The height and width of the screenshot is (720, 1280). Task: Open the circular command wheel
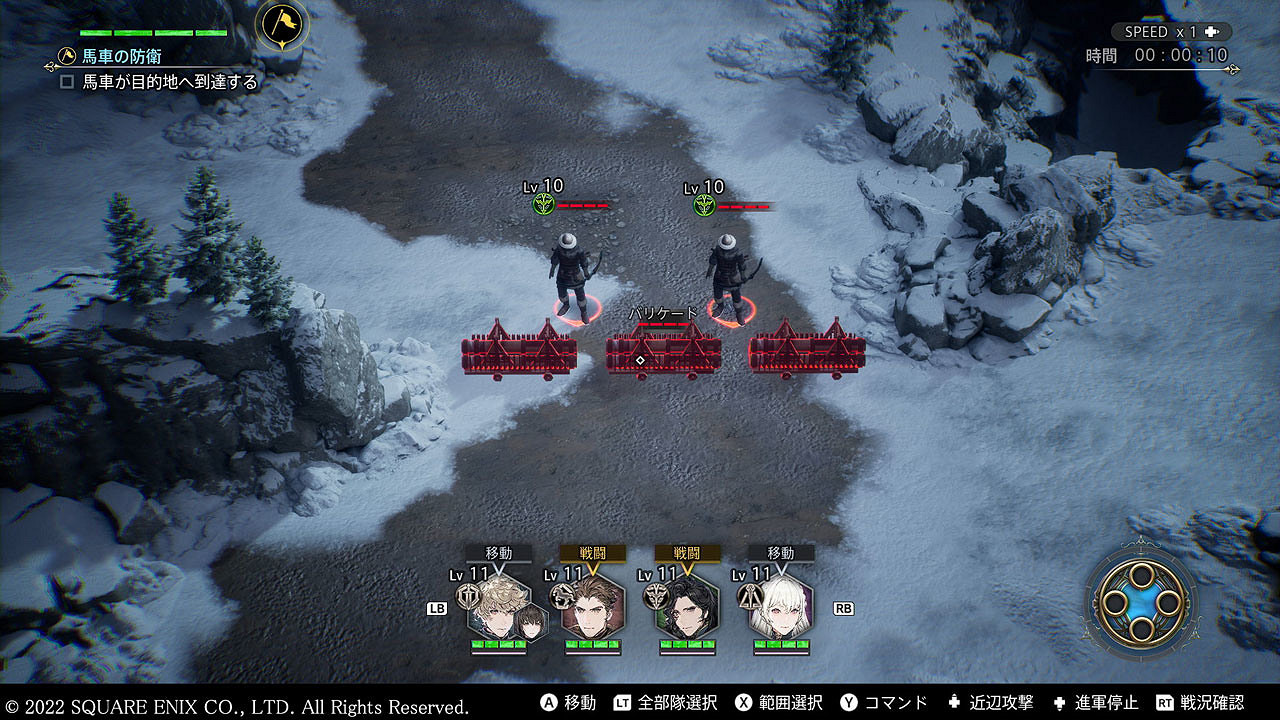click(1141, 602)
